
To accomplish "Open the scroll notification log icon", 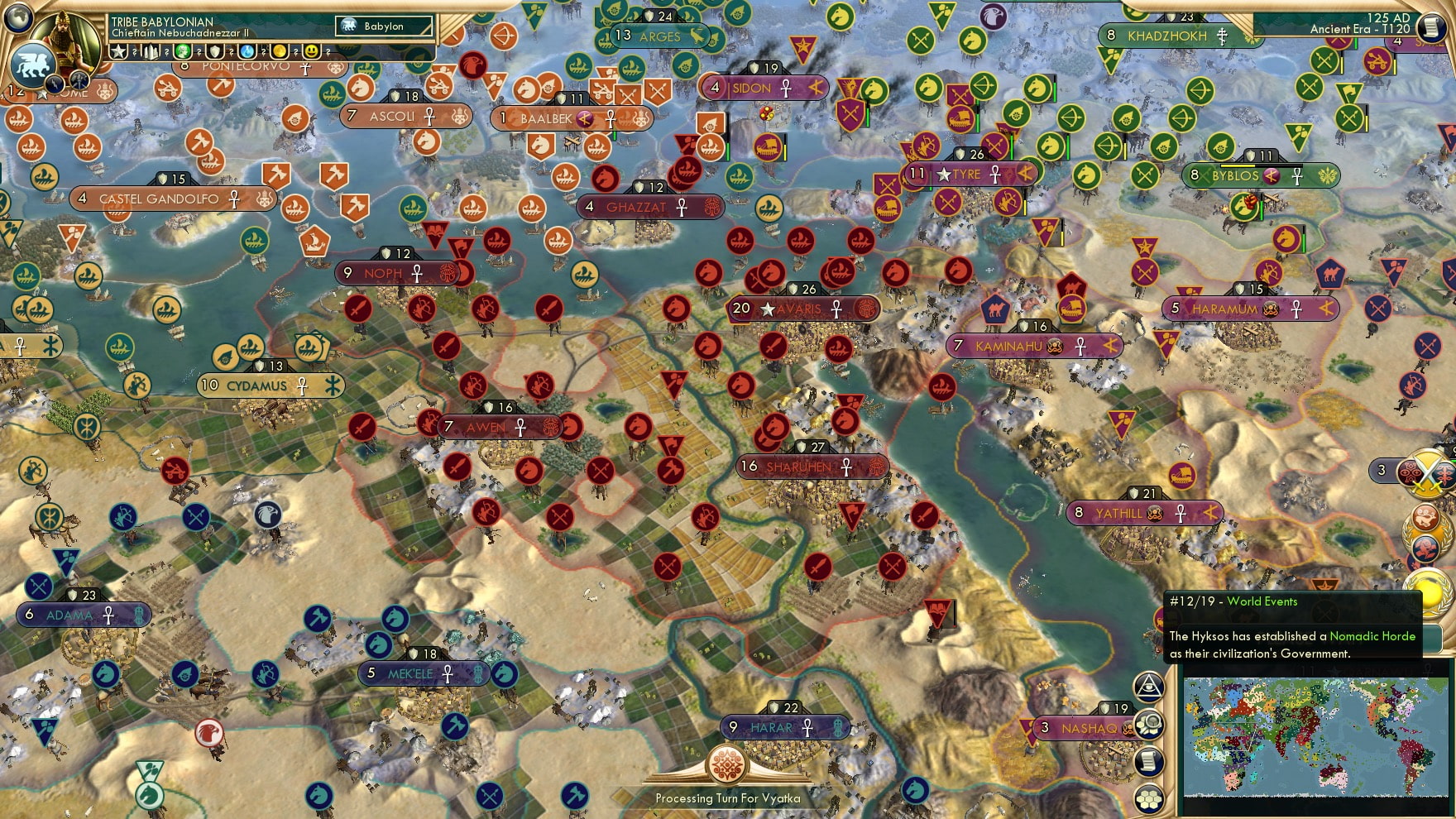I will tap(1149, 760).
